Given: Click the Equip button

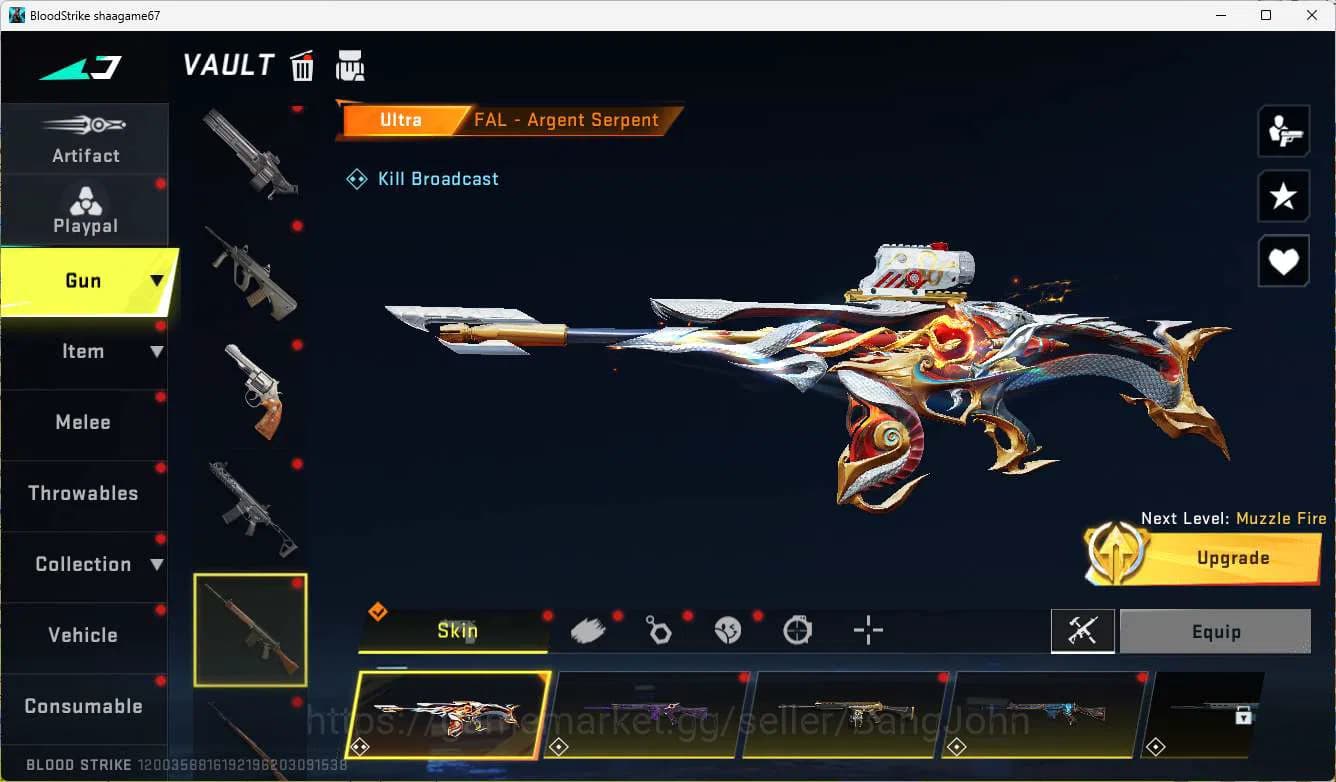Looking at the screenshot, I should click(x=1216, y=631).
